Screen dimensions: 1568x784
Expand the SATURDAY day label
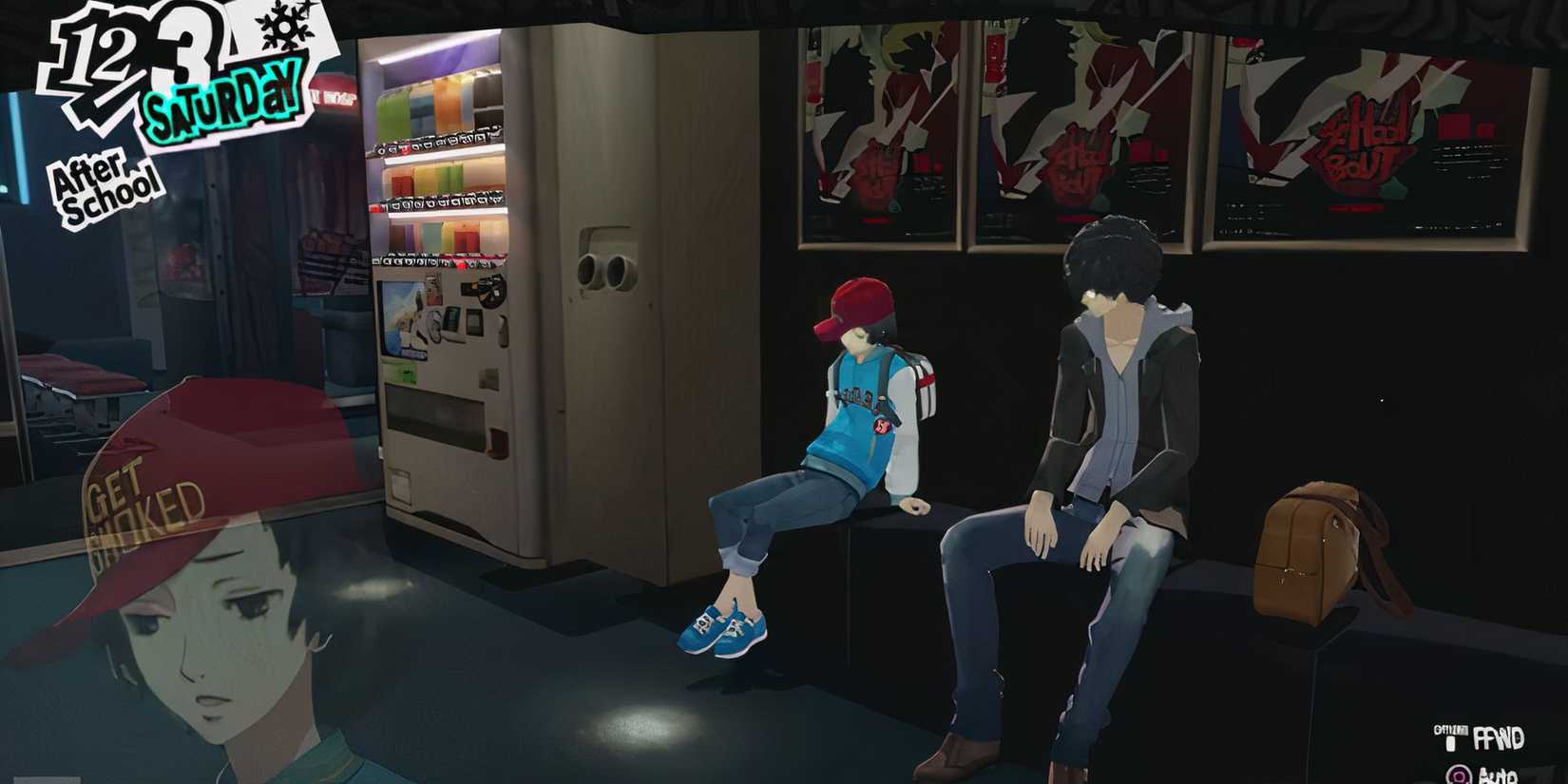click(x=226, y=93)
